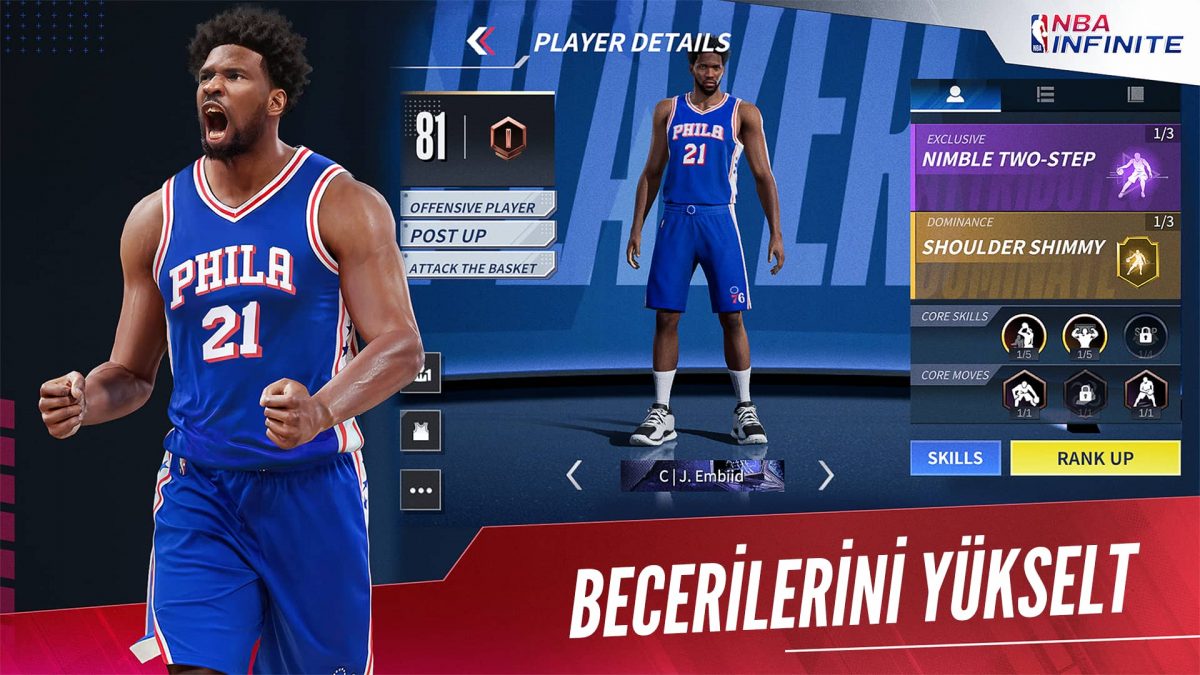1200x675 pixels.
Task: Show the next player
Action: (826, 476)
